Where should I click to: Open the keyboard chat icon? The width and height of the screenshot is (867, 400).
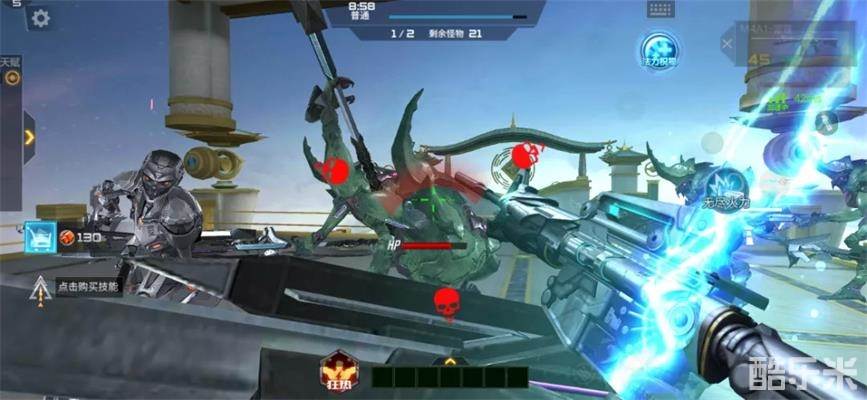click(661, 9)
